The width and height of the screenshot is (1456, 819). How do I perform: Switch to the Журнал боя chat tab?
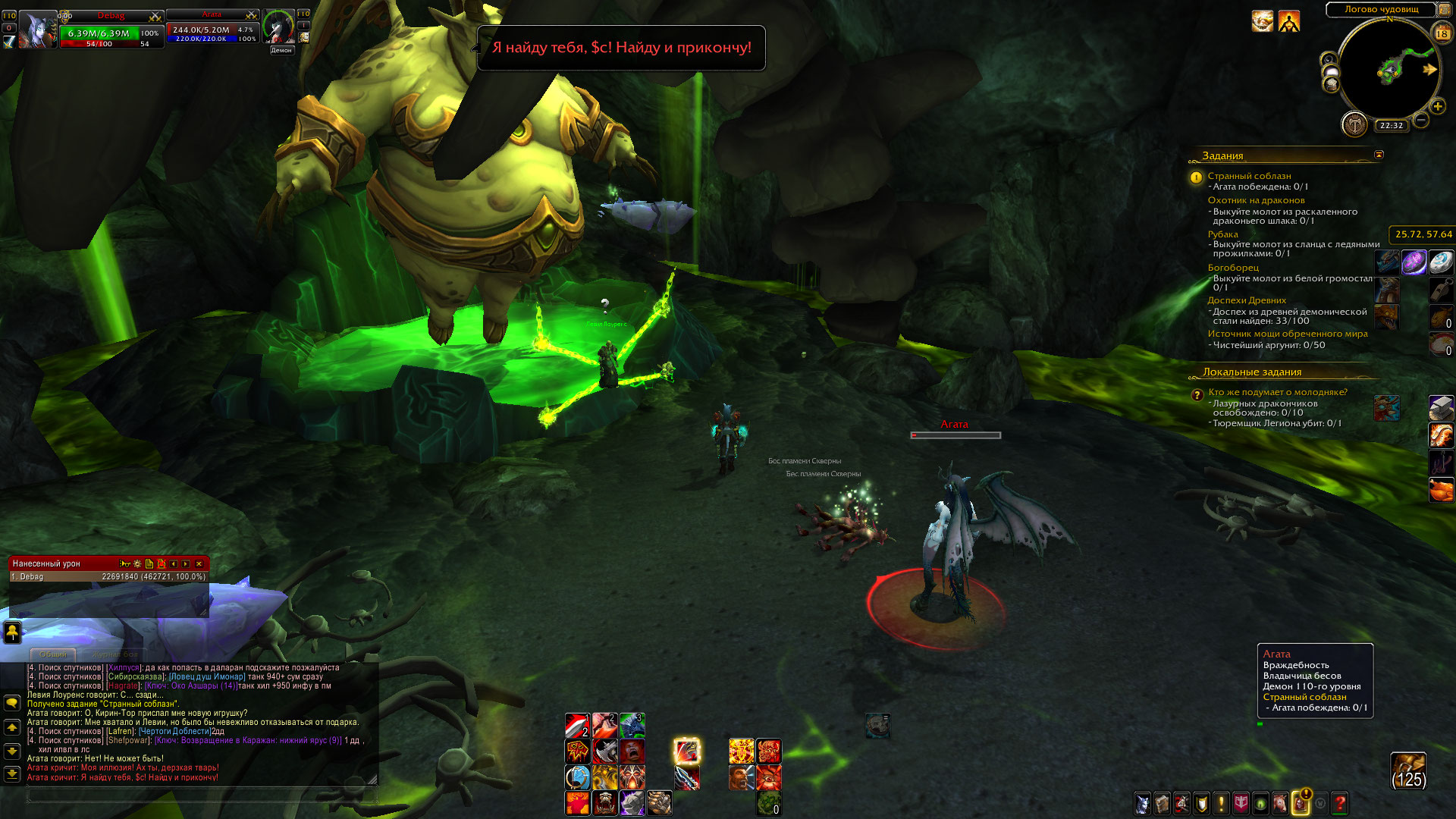[x=115, y=654]
